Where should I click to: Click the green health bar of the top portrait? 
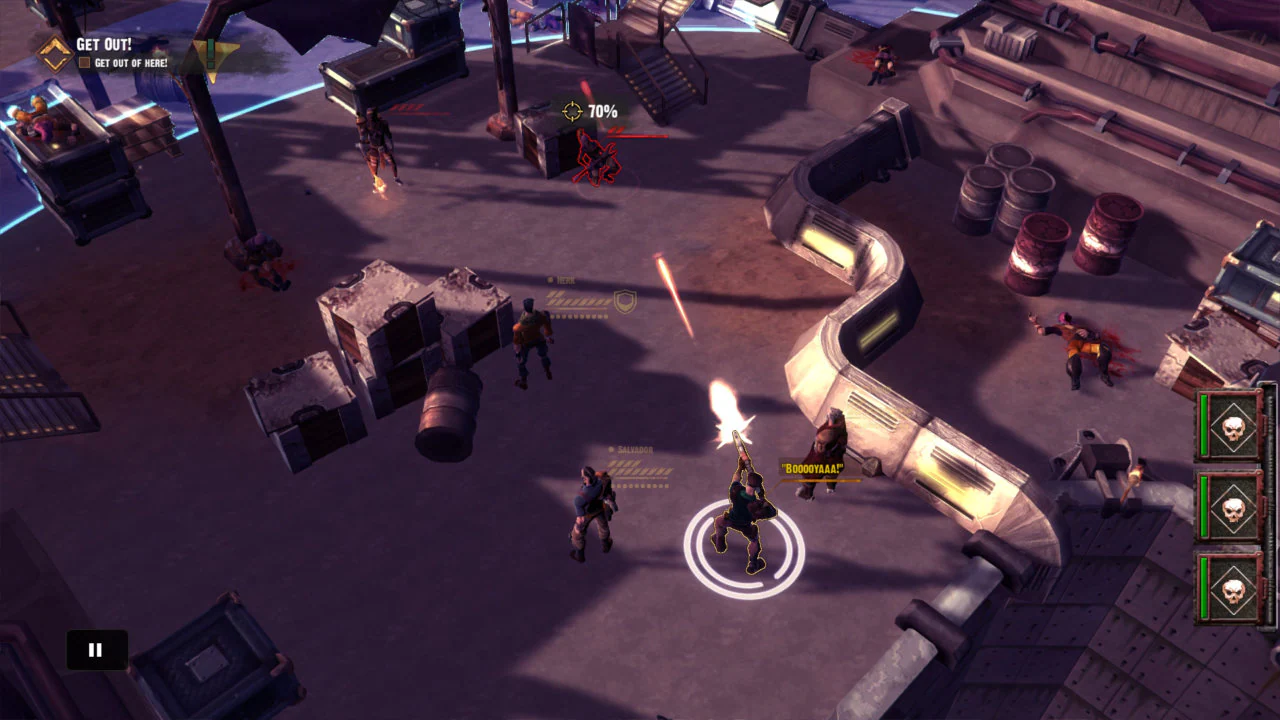[x=1202, y=425]
